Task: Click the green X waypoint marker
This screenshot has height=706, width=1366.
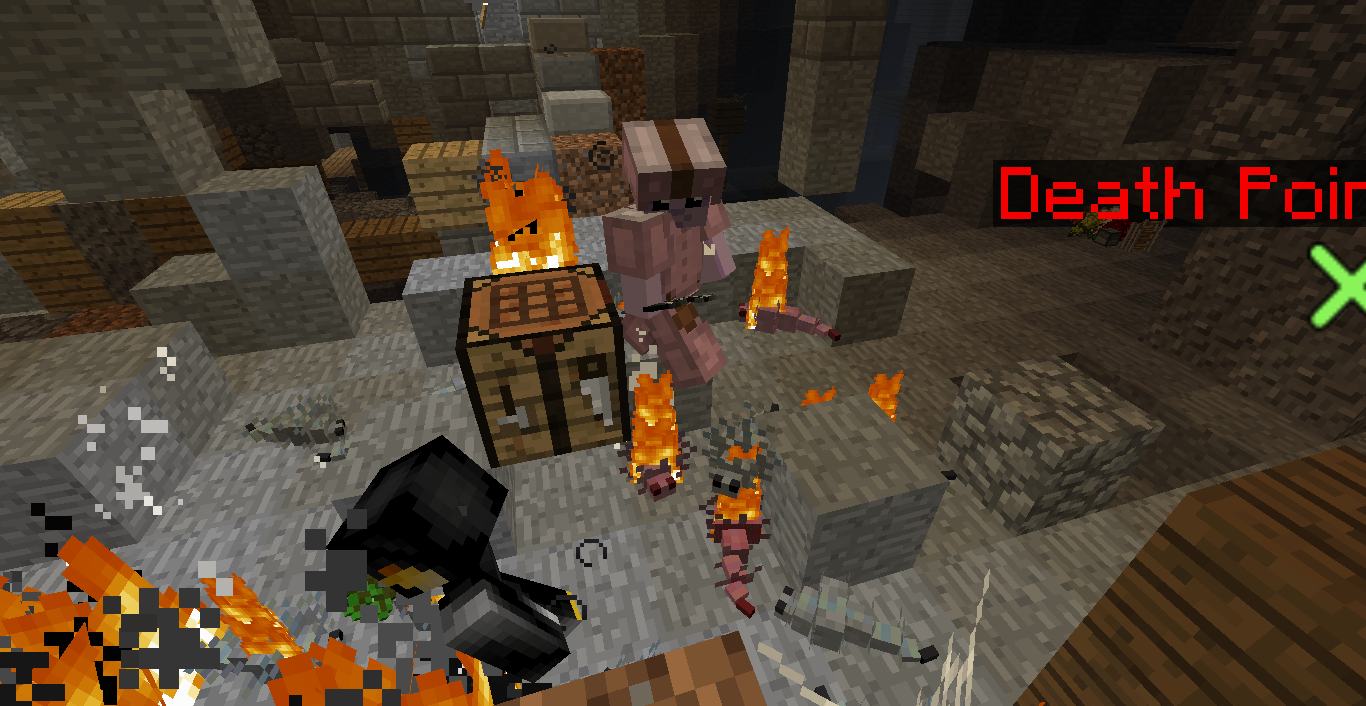Action: (1341, 286)
